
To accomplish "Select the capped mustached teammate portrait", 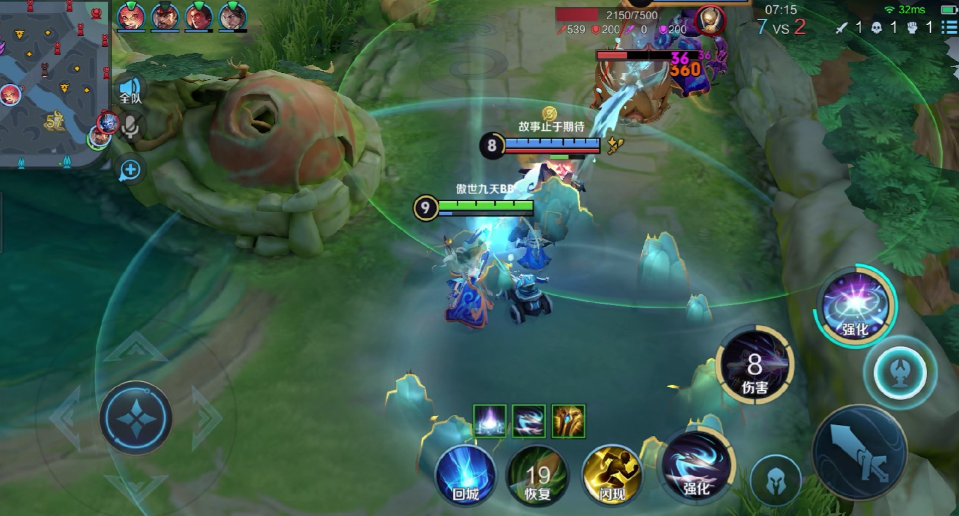I will click(165, 16).
